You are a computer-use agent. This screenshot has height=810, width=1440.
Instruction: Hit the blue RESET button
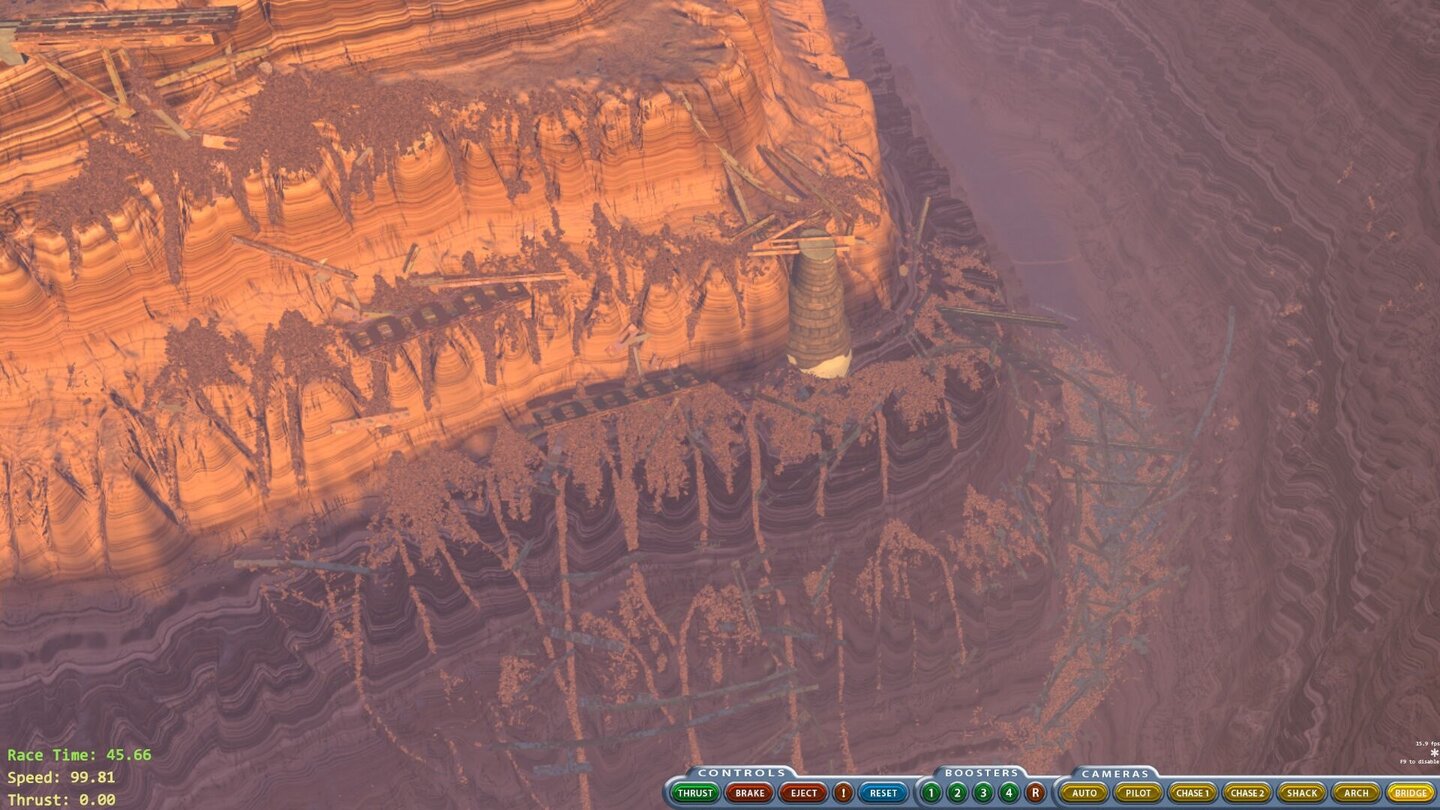(x=882, y=792)
